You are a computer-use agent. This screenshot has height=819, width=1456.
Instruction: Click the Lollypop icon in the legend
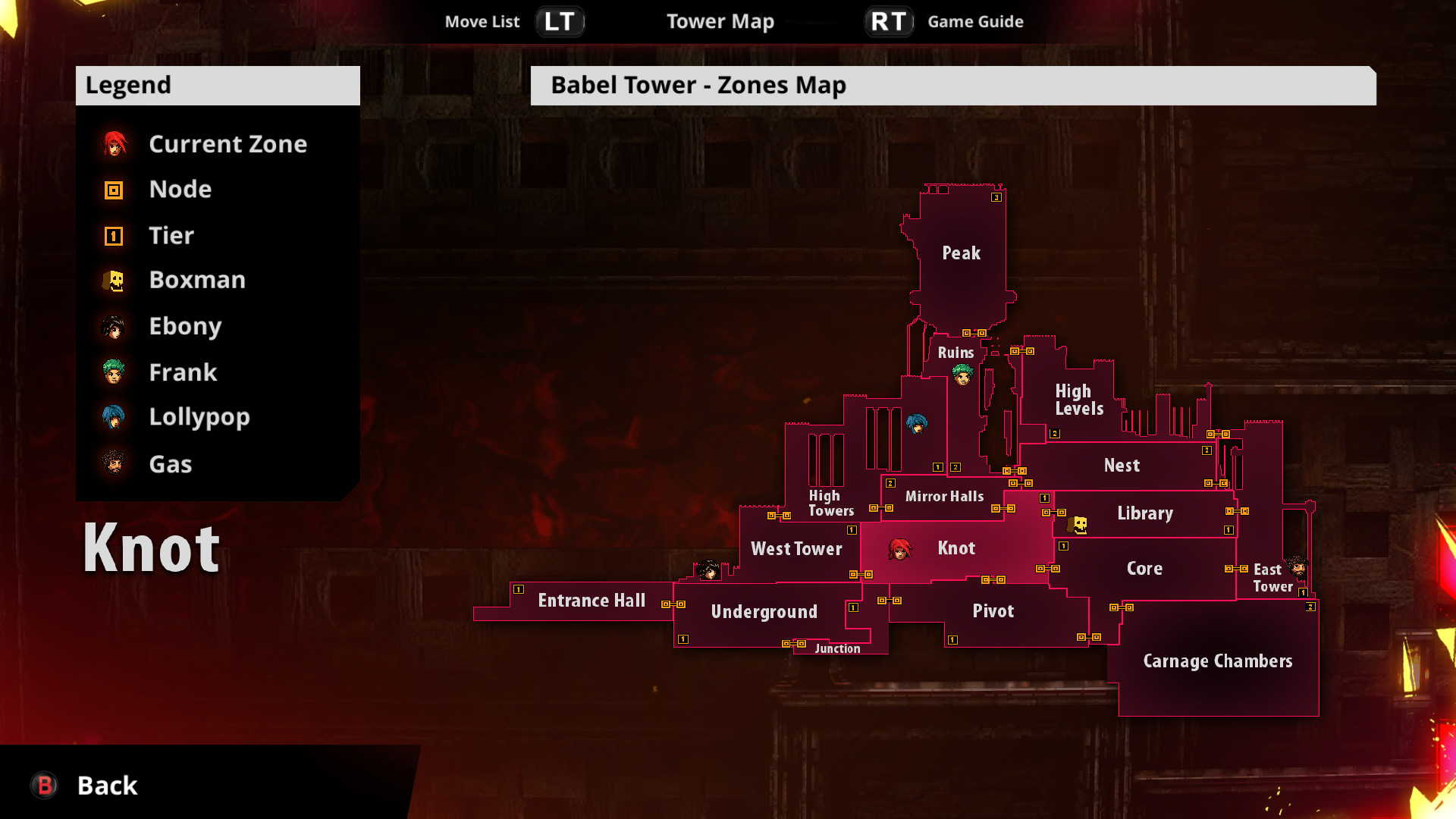[x=112, y=417]
